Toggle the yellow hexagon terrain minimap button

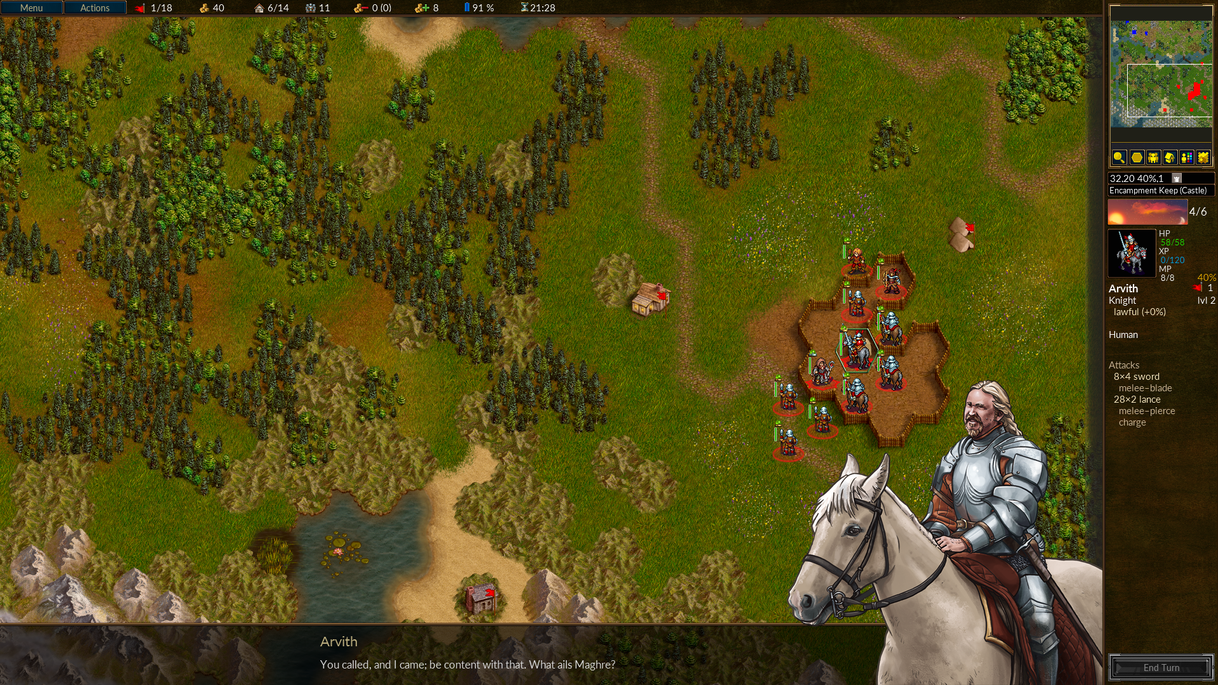(1137, 158)
